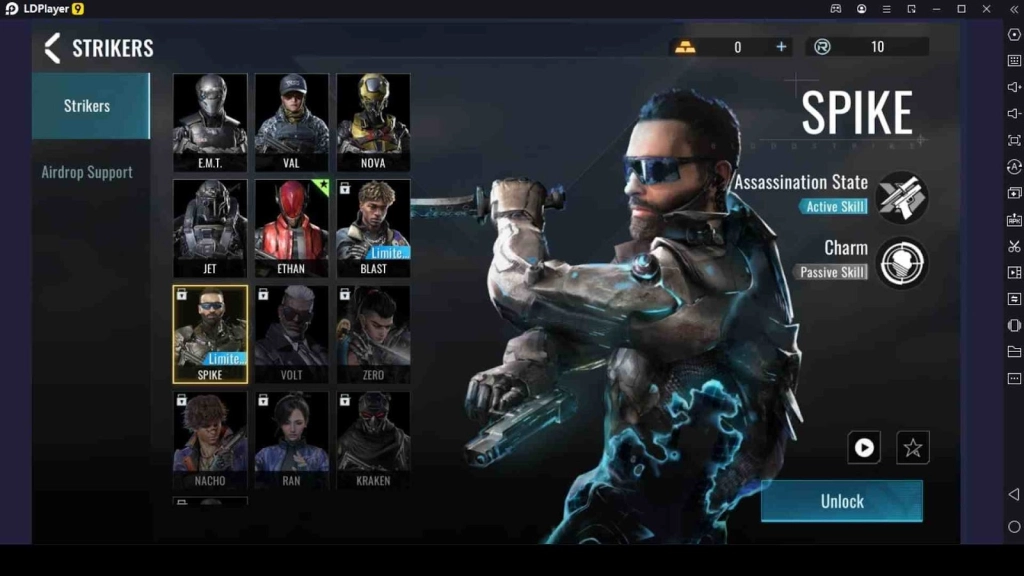
Task: Select the locked BLAST striker
Action: click(x=373, y=227)
